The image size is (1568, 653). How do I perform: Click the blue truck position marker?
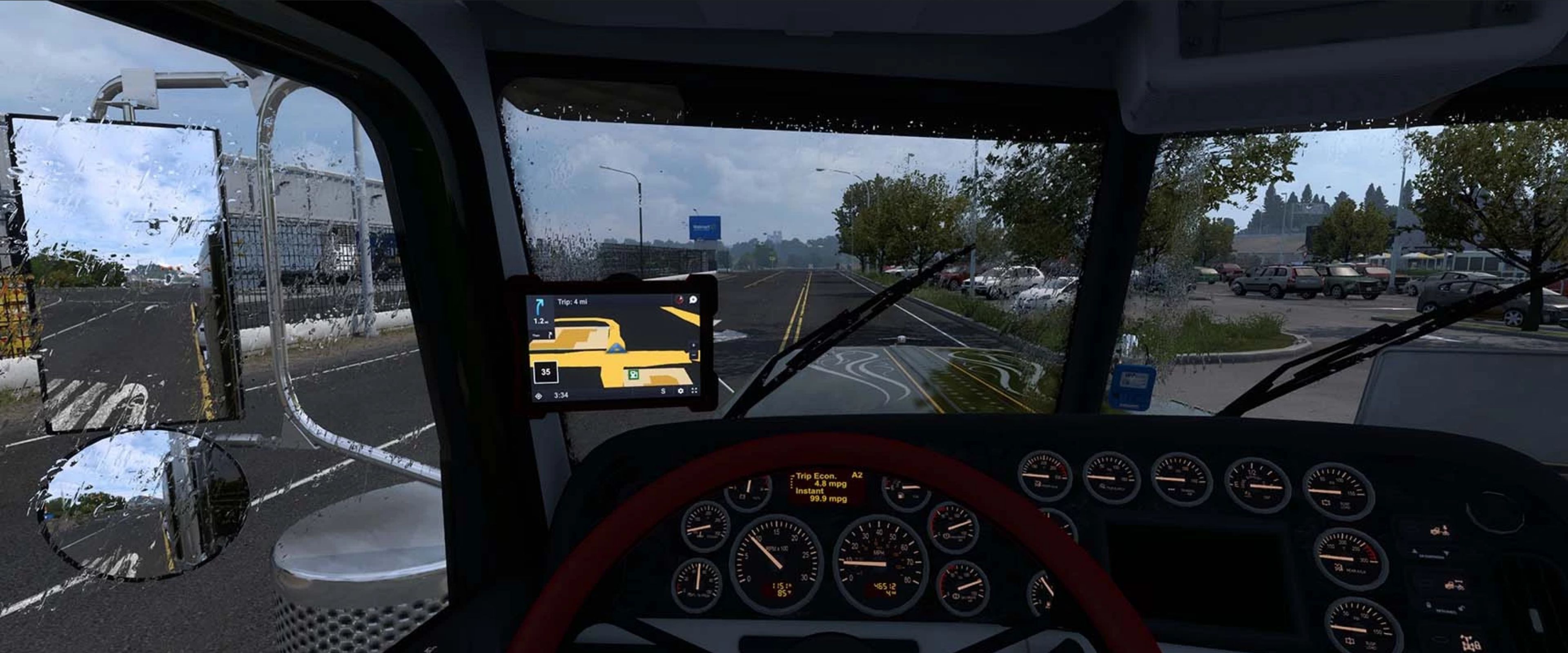coord(617,349)
